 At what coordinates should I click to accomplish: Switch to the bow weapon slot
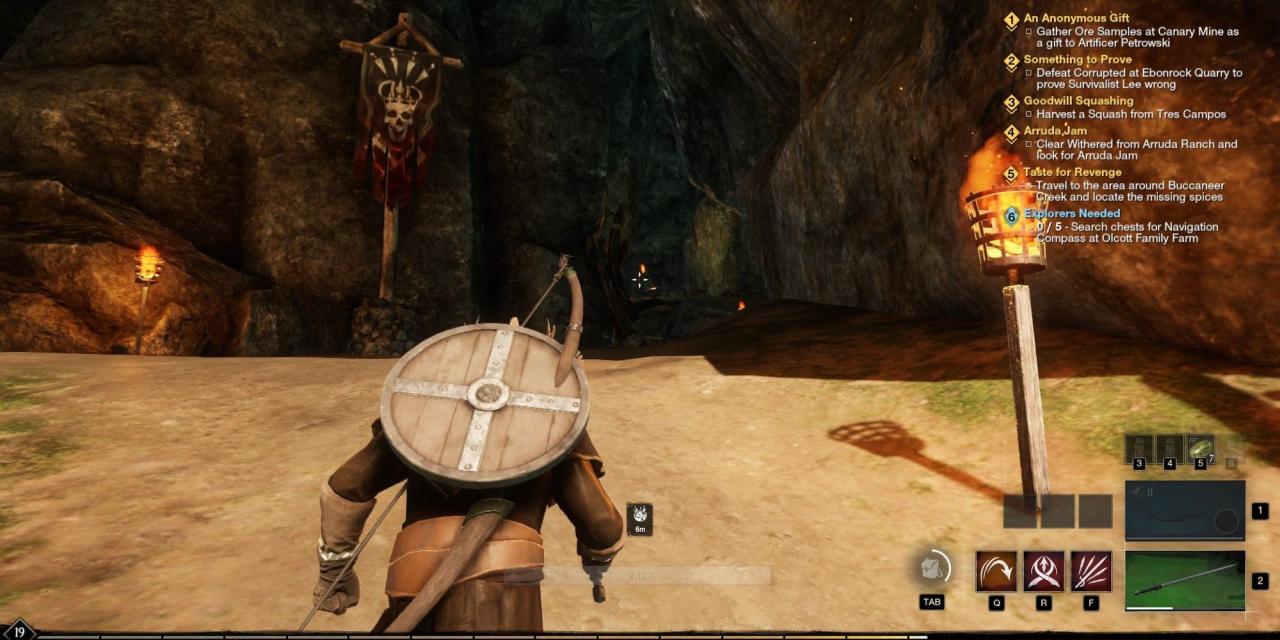(x=1185, y=510)
